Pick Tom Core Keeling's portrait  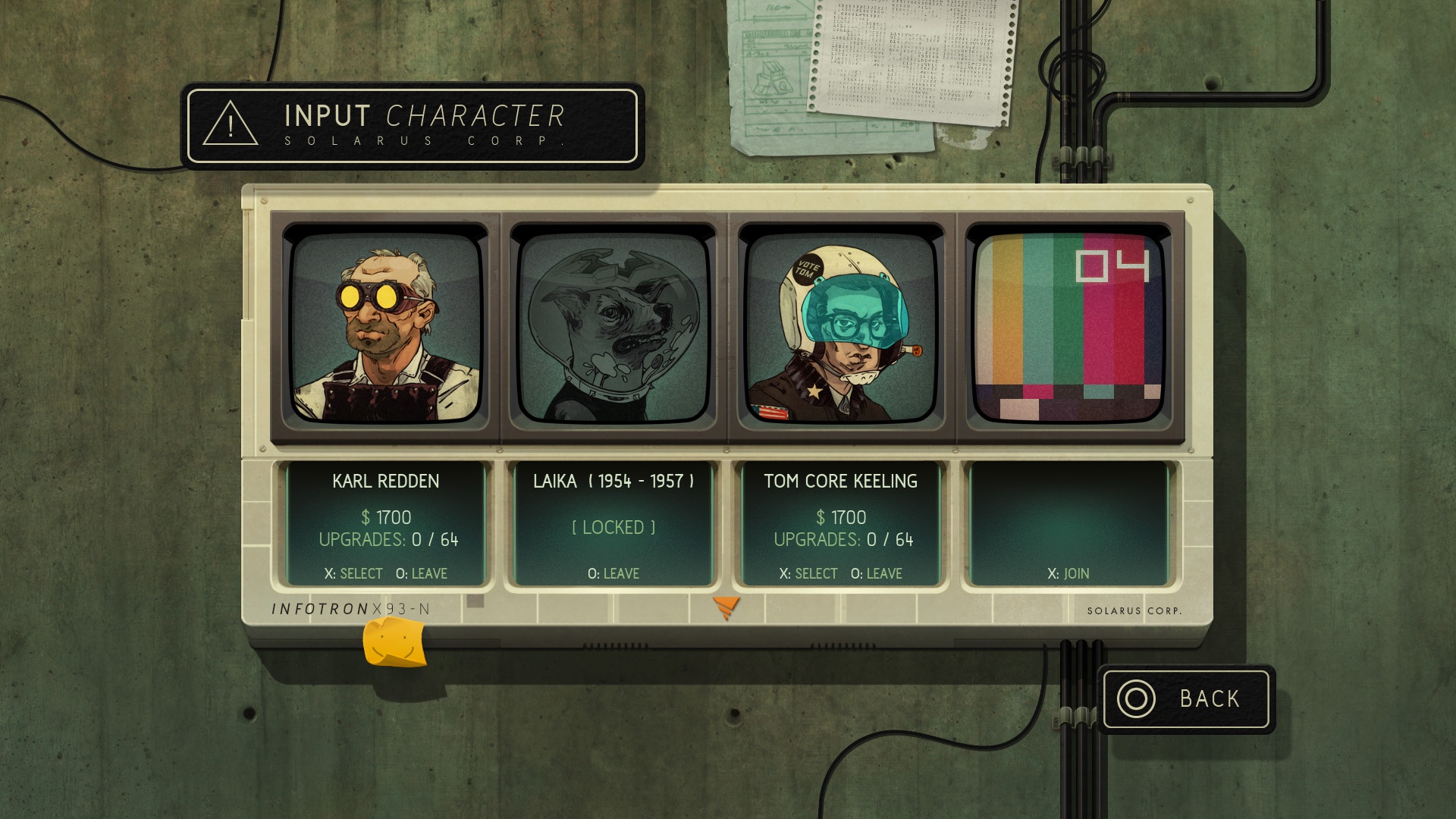[x=841, y=328]
